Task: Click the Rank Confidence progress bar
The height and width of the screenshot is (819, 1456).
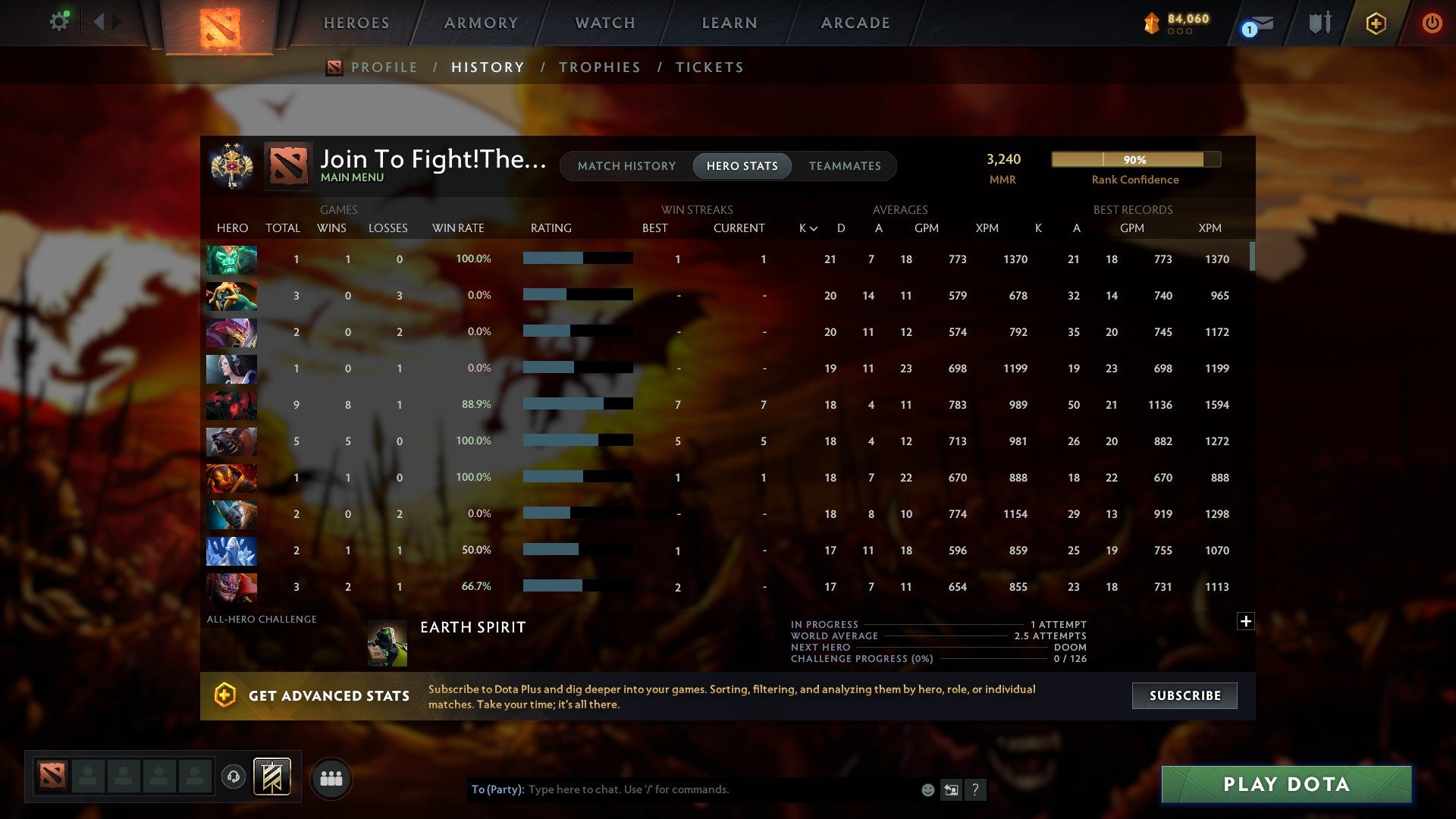Action: 1135,159
